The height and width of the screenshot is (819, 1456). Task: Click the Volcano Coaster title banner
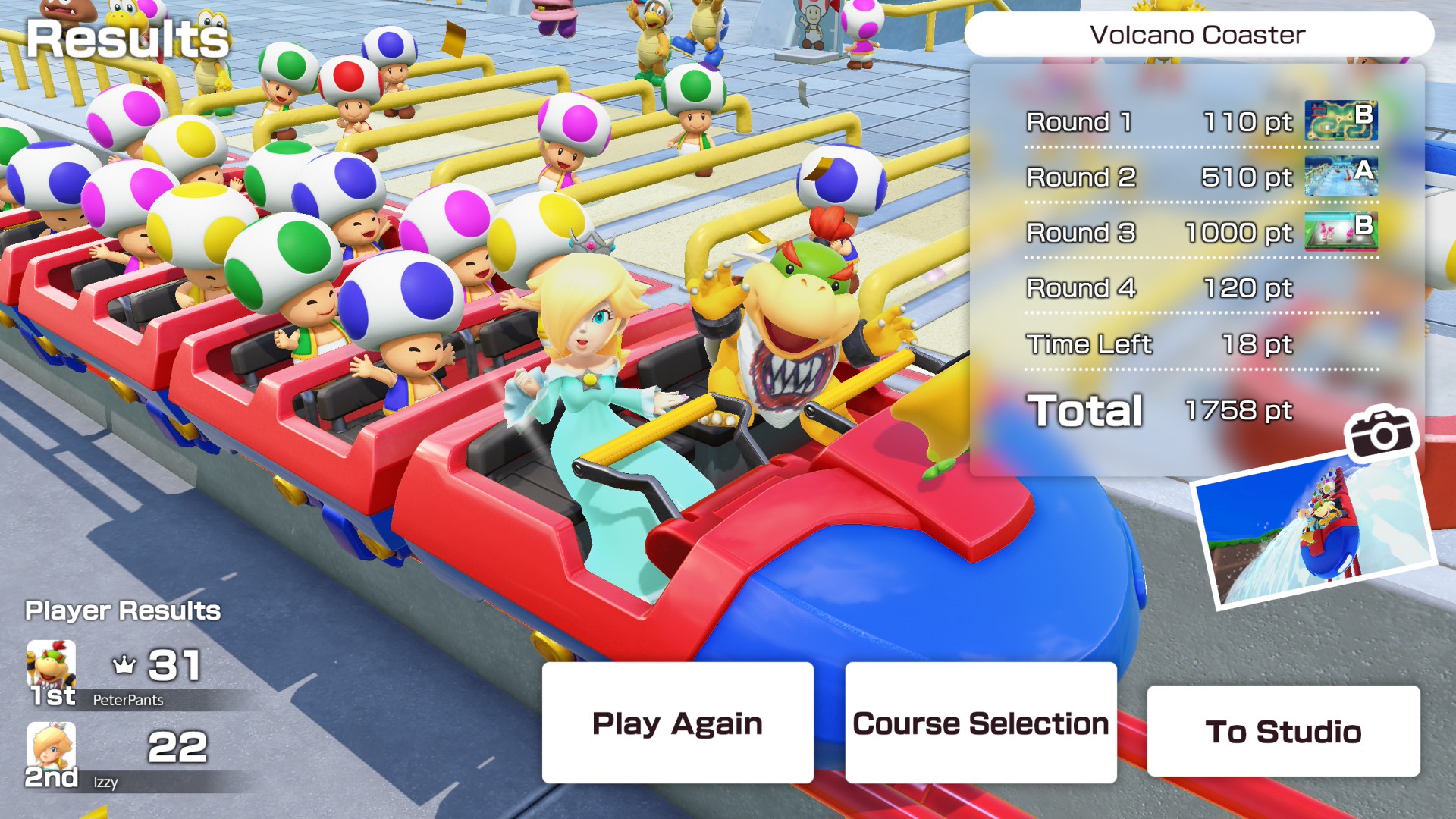point(1197,35)
